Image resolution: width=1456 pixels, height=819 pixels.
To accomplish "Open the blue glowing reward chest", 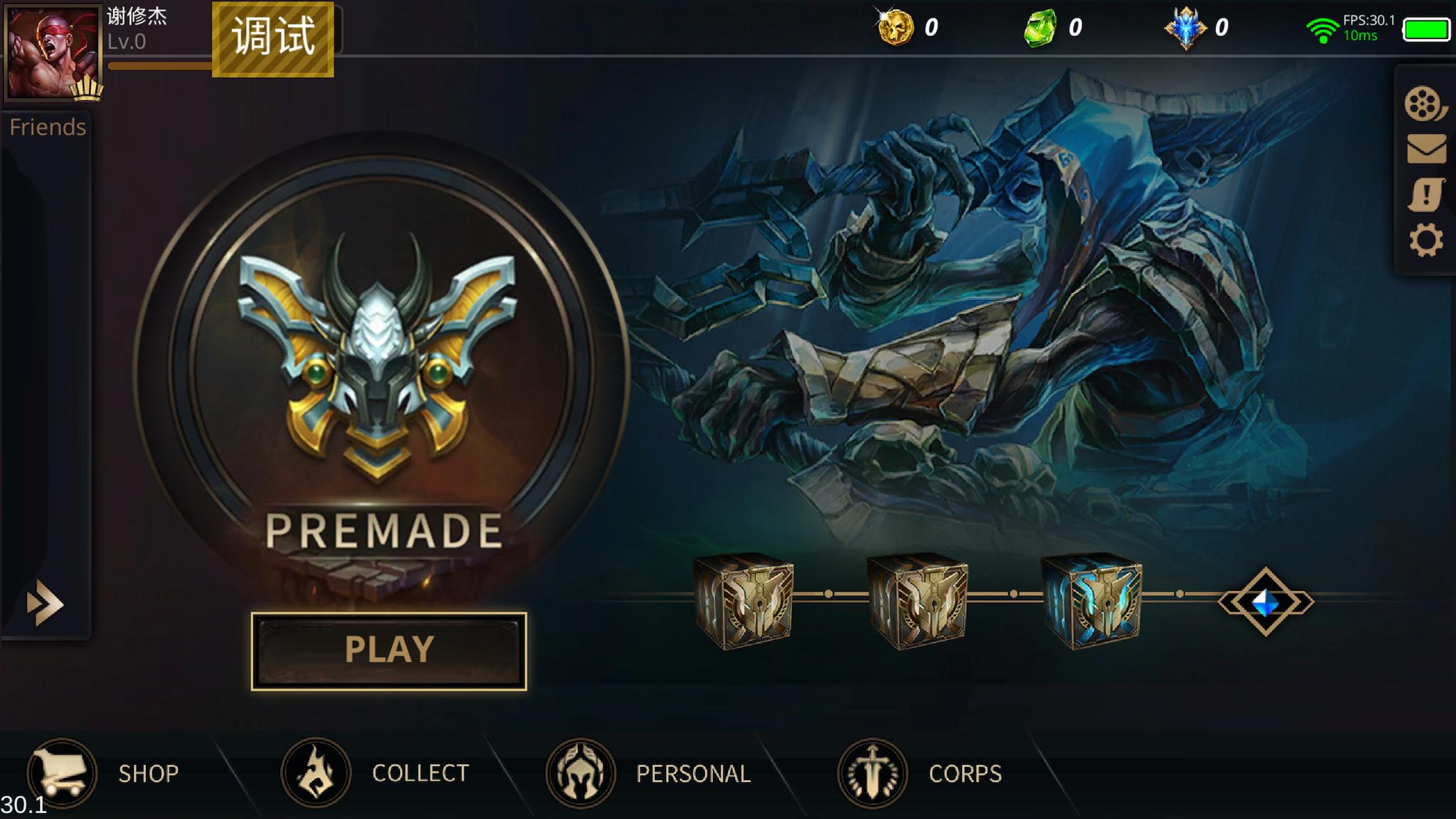I will pyautogui.click(x=1092, y=600).
